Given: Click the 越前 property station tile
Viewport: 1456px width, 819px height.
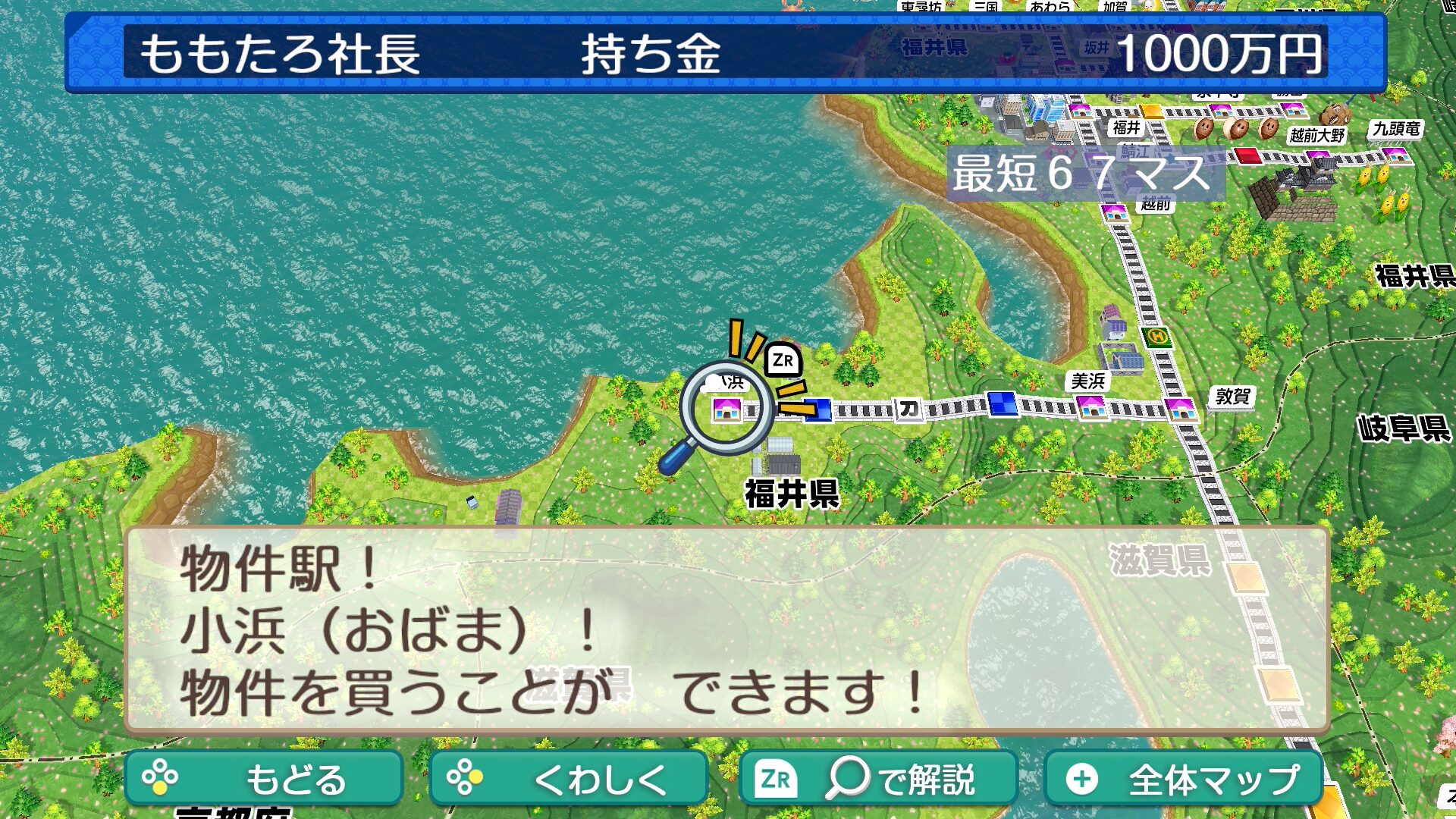Looking at the screenshot, I should pos(1114,210).
